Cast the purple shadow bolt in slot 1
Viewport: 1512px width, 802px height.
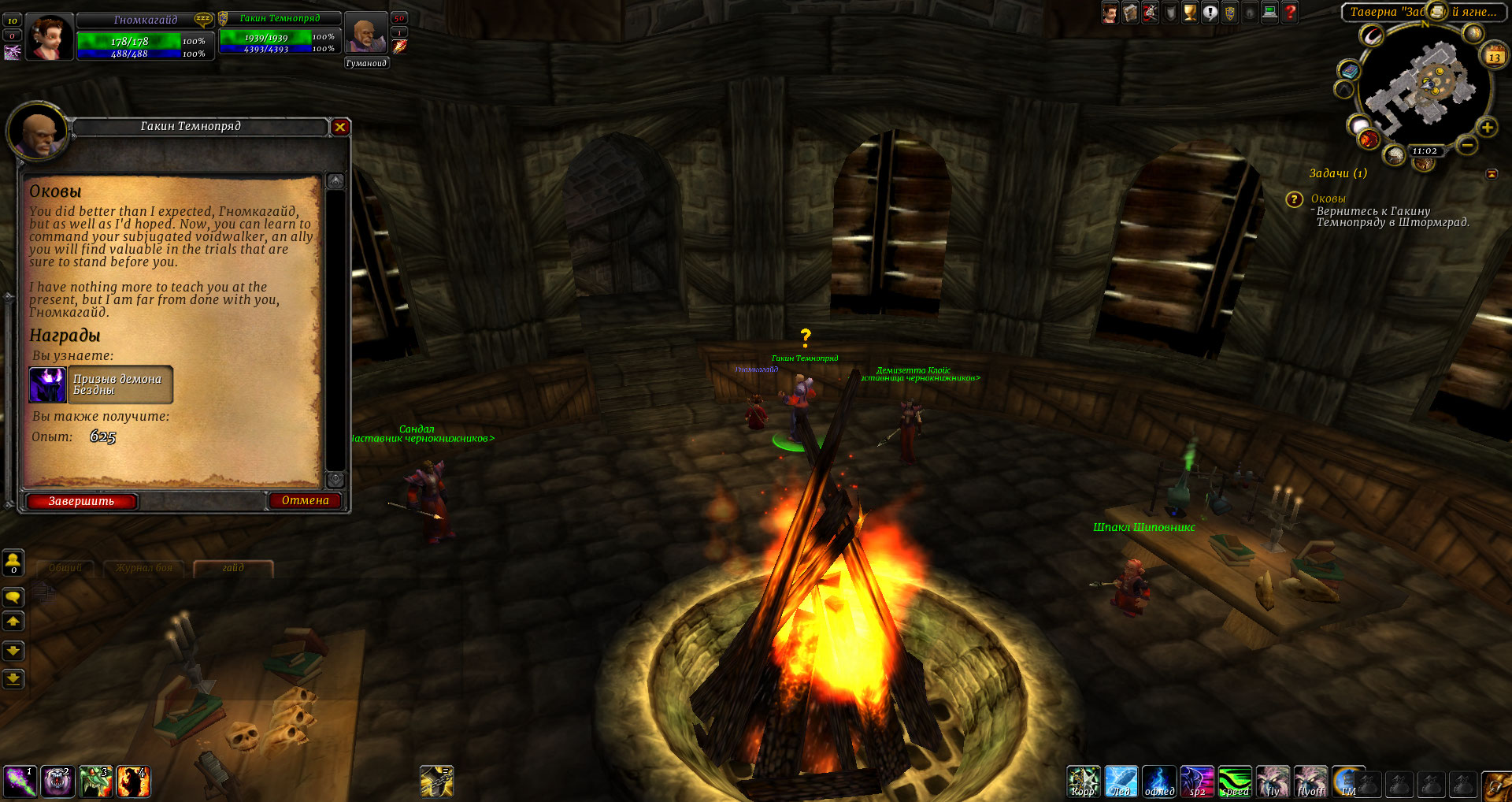19,782
